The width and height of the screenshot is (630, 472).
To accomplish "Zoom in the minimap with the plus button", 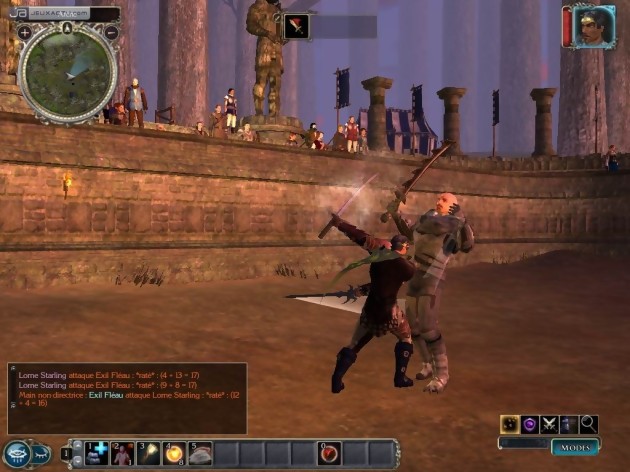I will pos(25,33).
